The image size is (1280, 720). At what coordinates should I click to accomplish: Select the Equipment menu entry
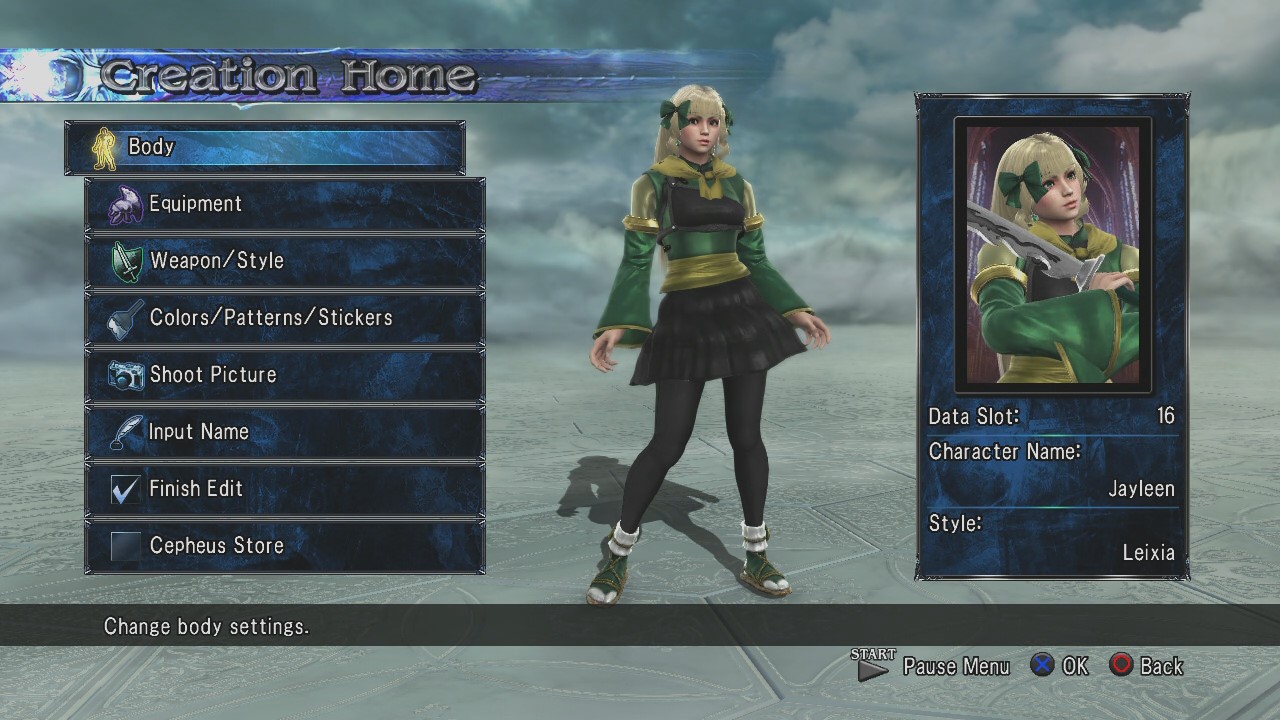coord(285,205)
